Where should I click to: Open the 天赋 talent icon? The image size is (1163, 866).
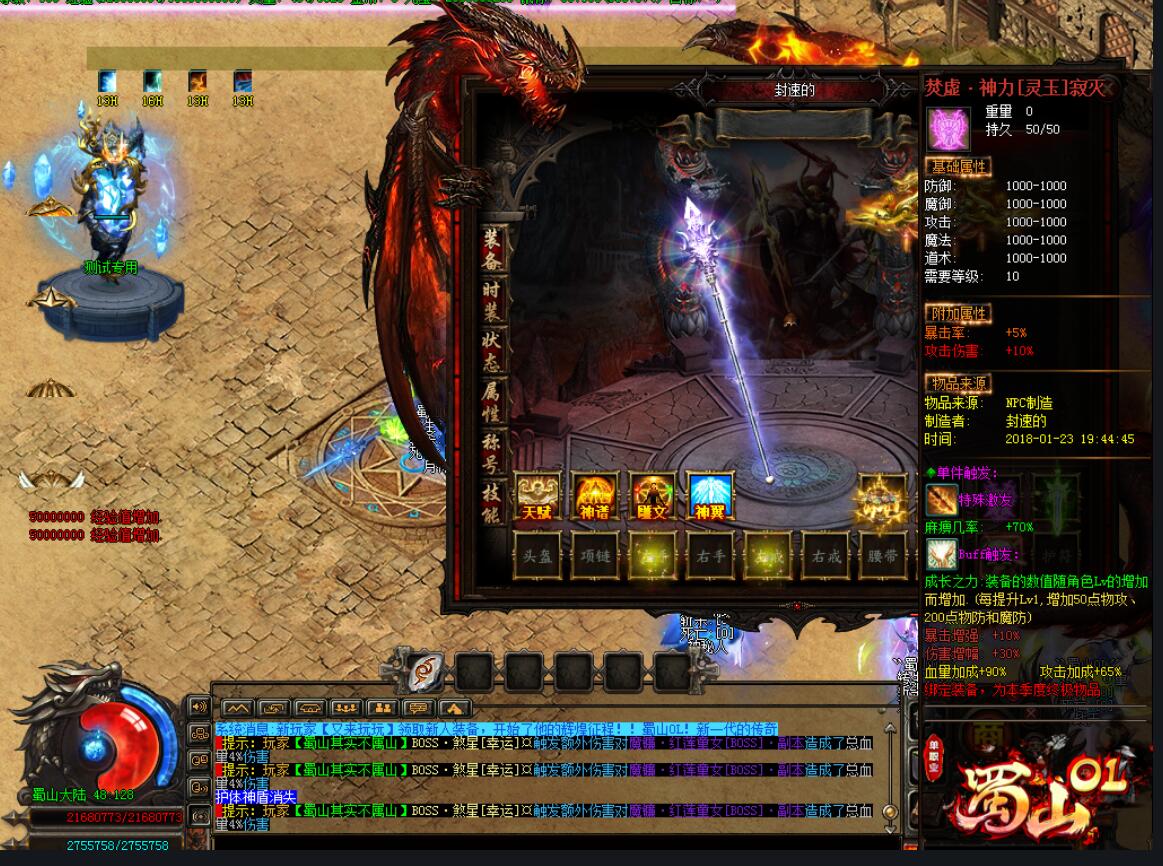[538, 496]
